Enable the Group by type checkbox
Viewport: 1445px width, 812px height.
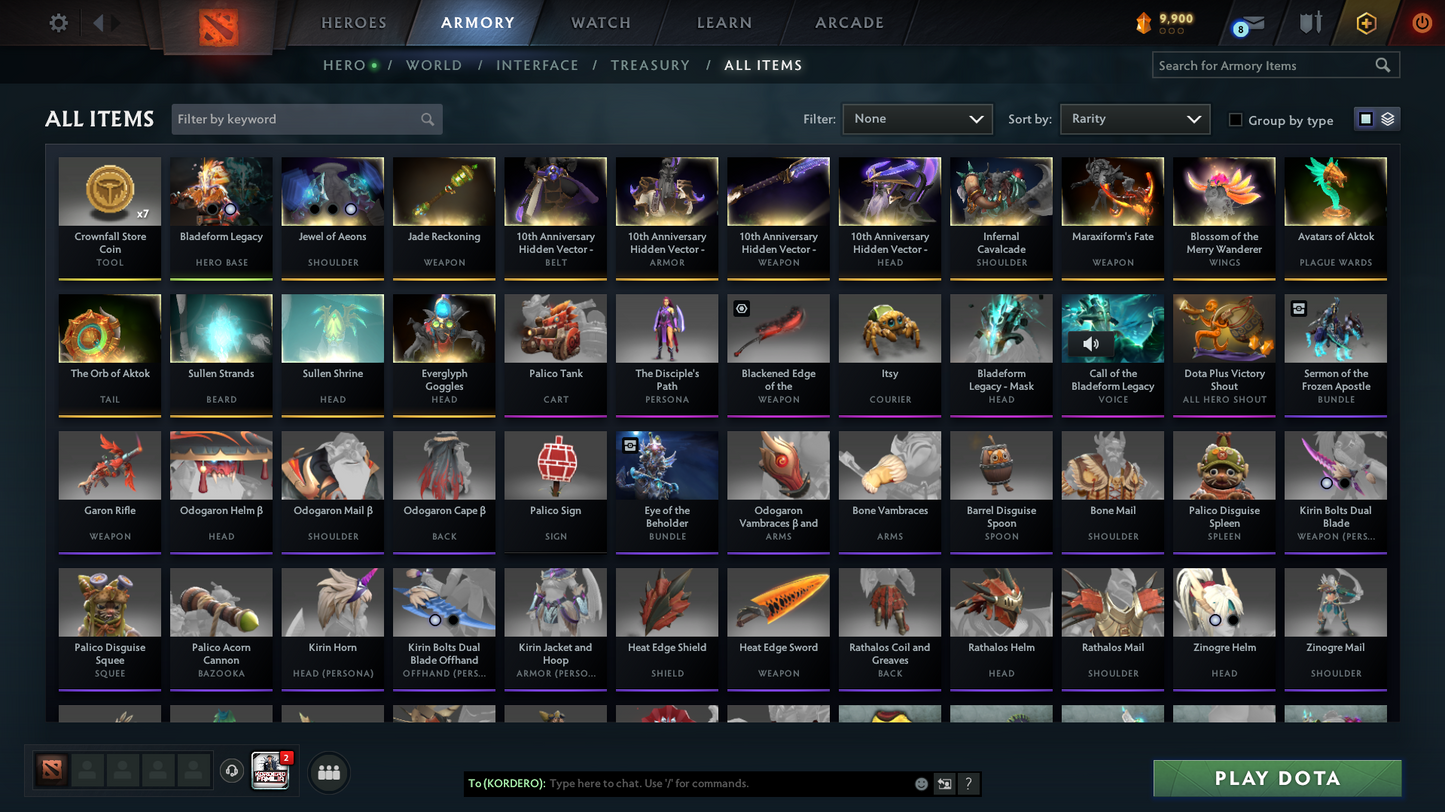coord(1236,120)
